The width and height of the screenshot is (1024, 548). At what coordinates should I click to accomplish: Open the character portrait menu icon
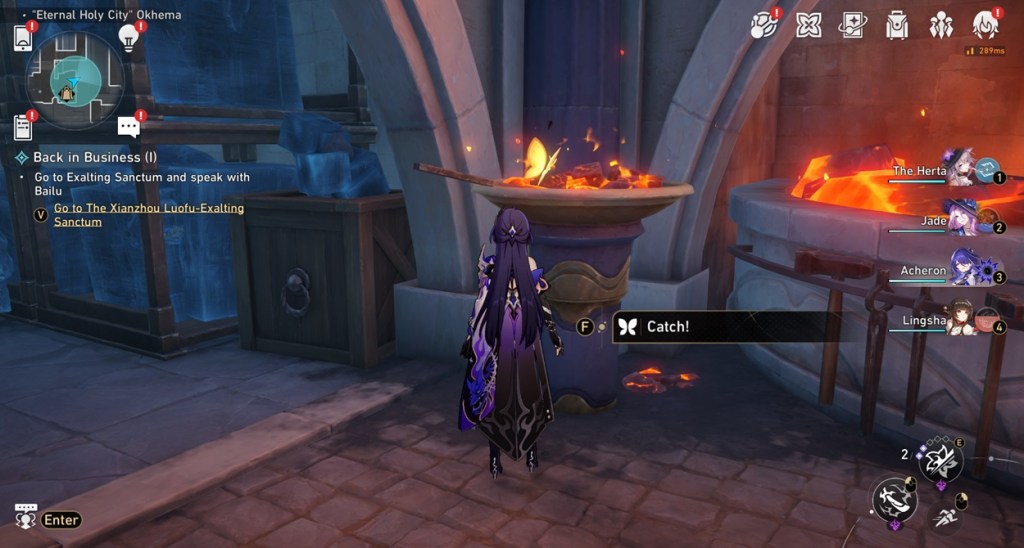pos(985,25)
